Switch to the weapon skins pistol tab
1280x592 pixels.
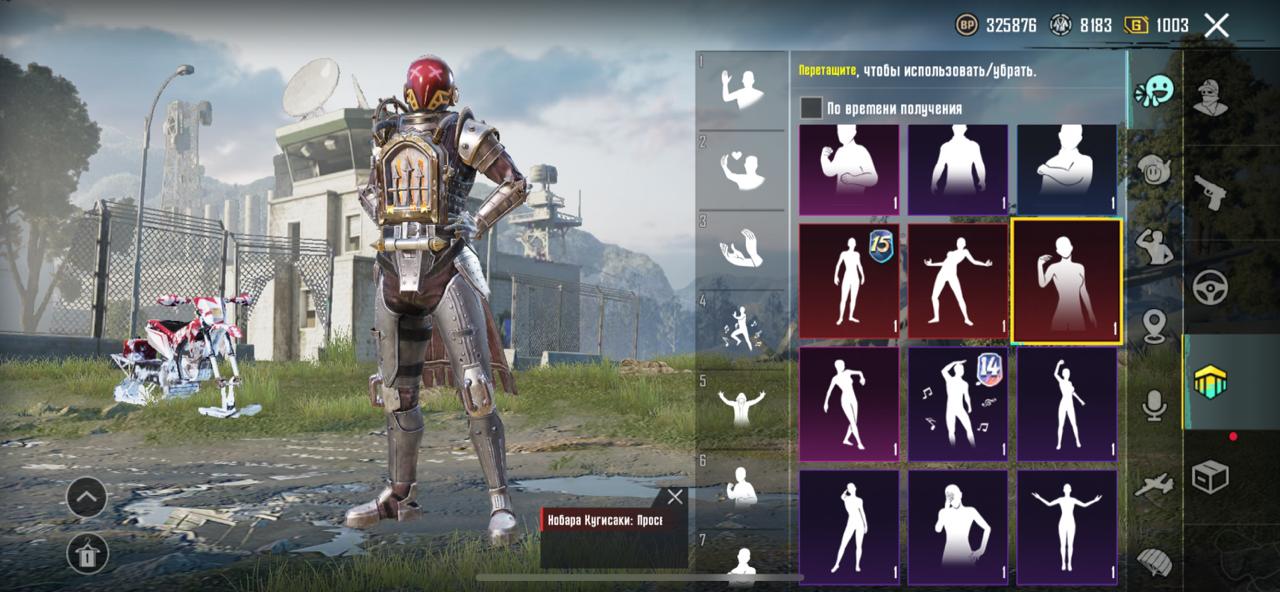1210,192
